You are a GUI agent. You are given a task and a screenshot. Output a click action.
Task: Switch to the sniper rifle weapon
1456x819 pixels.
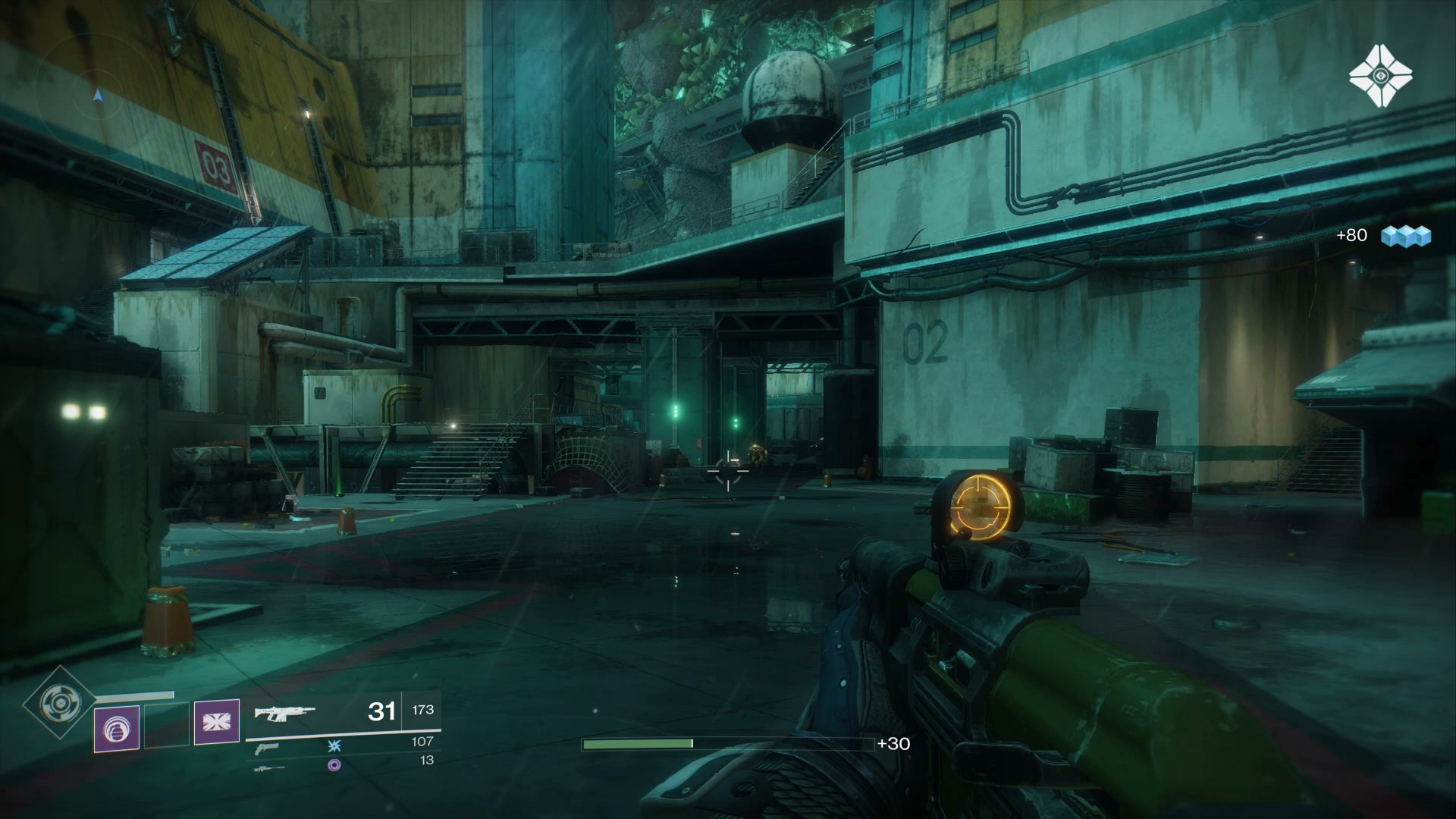point(270,767)
